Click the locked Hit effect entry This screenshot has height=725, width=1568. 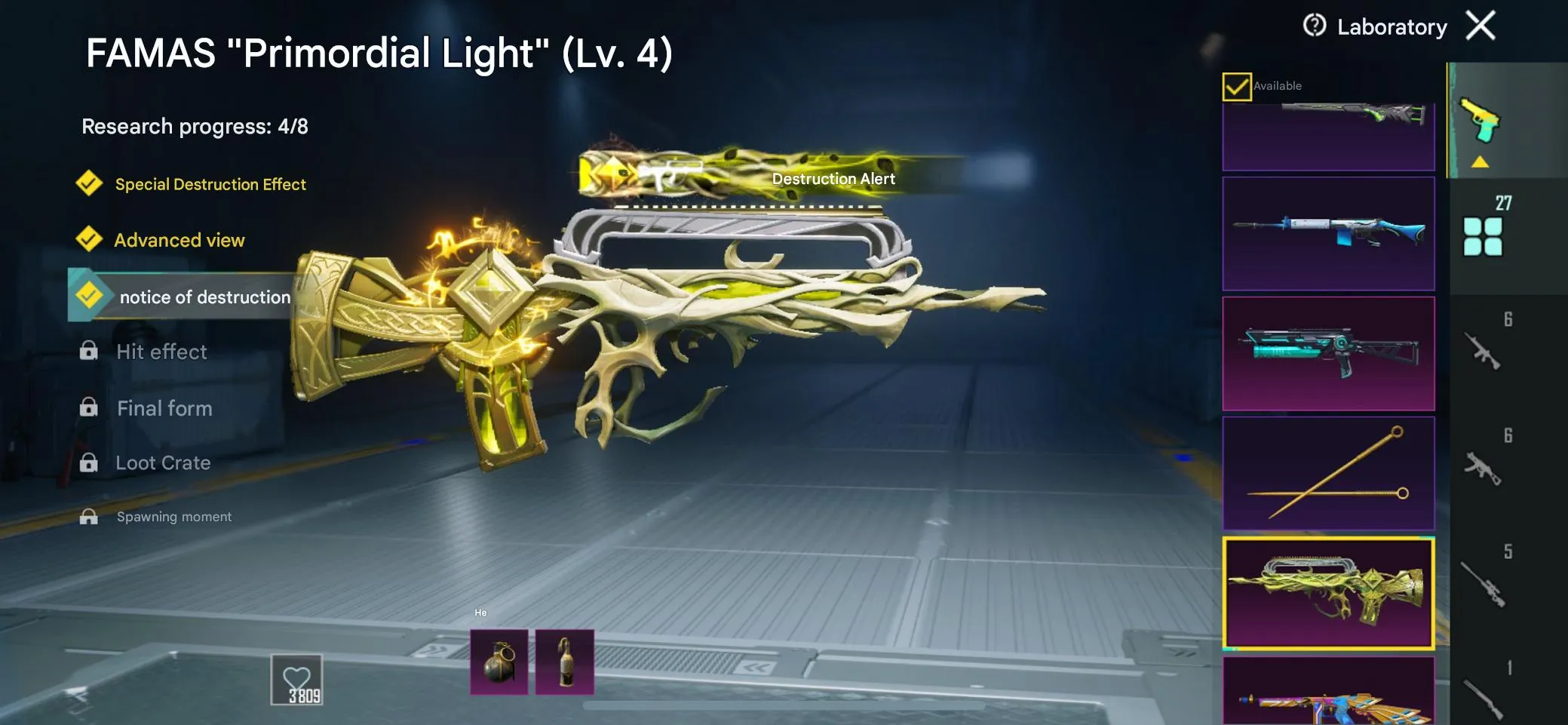pos(161,352)
